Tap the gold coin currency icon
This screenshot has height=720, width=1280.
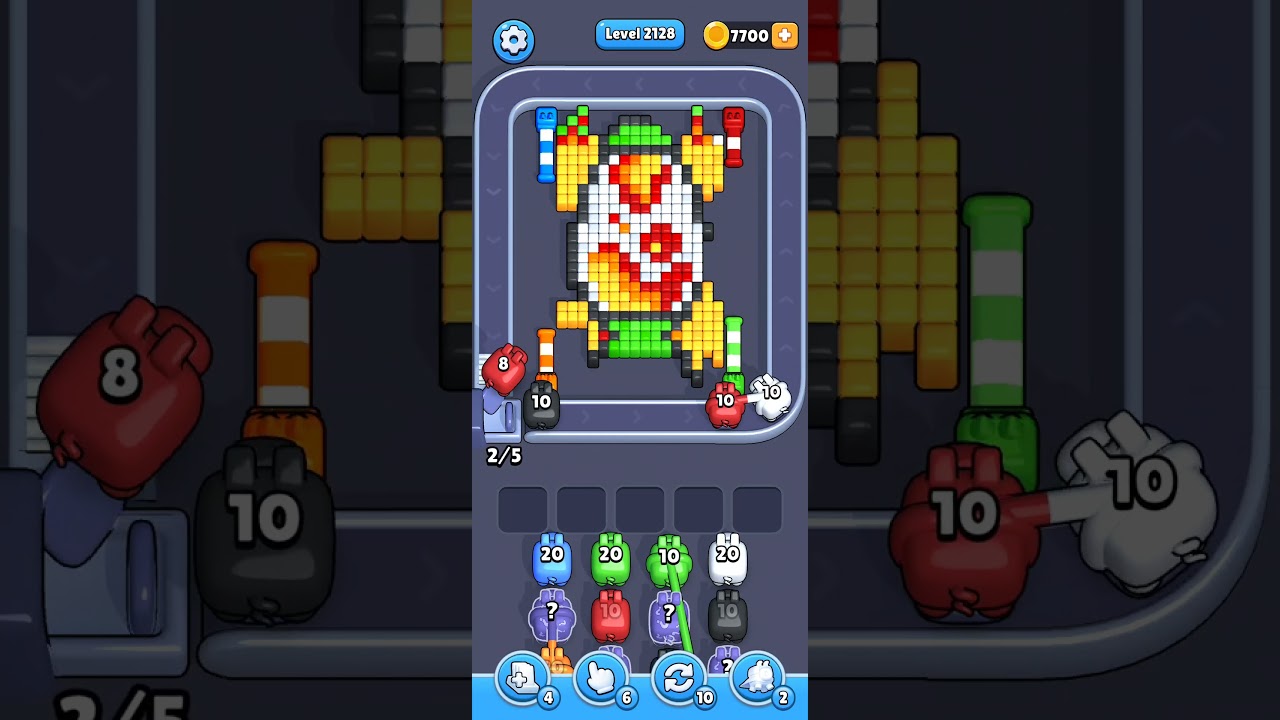(716, 35)
